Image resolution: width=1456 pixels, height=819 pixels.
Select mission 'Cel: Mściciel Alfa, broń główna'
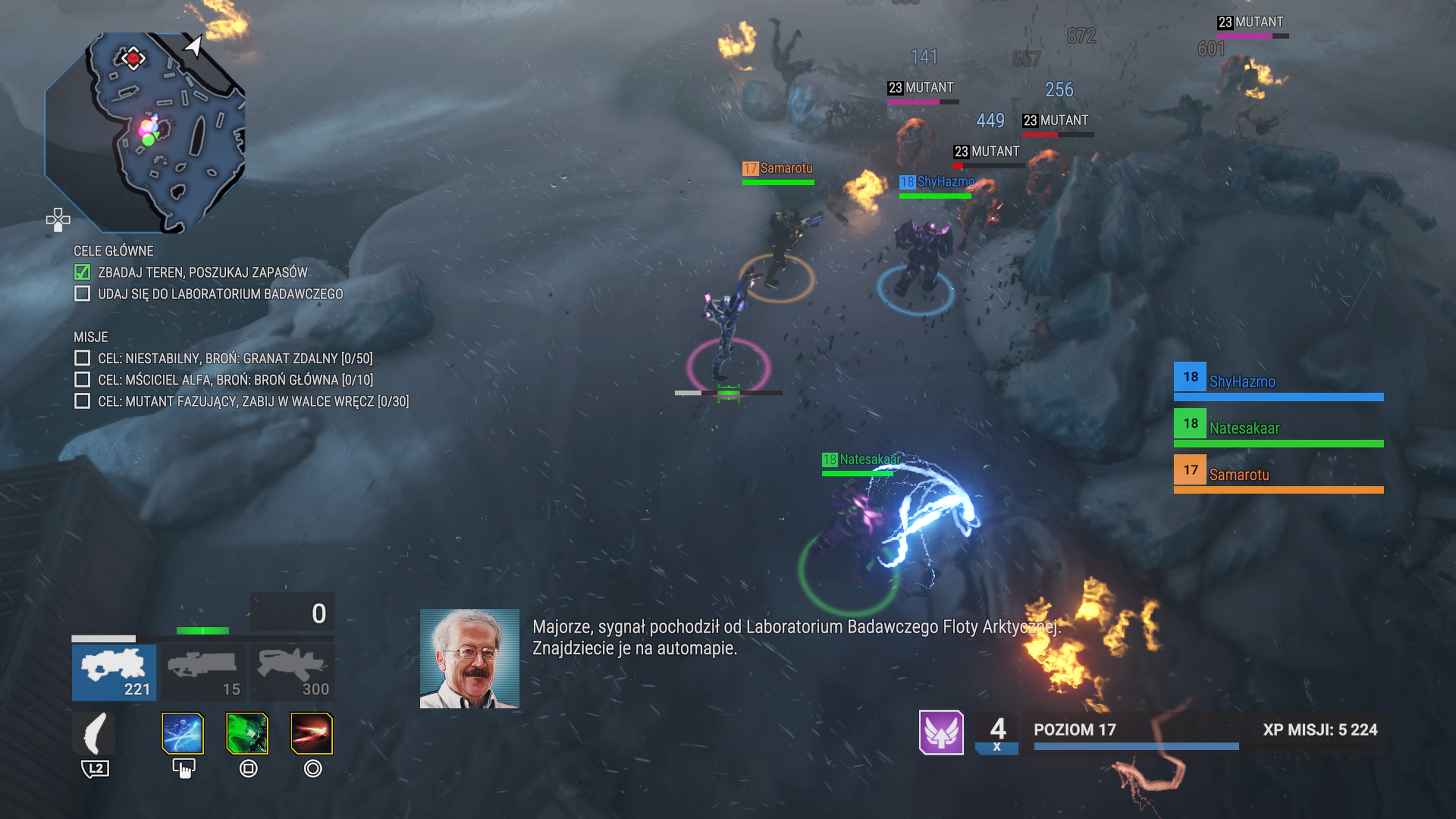(x=235, y=380)
